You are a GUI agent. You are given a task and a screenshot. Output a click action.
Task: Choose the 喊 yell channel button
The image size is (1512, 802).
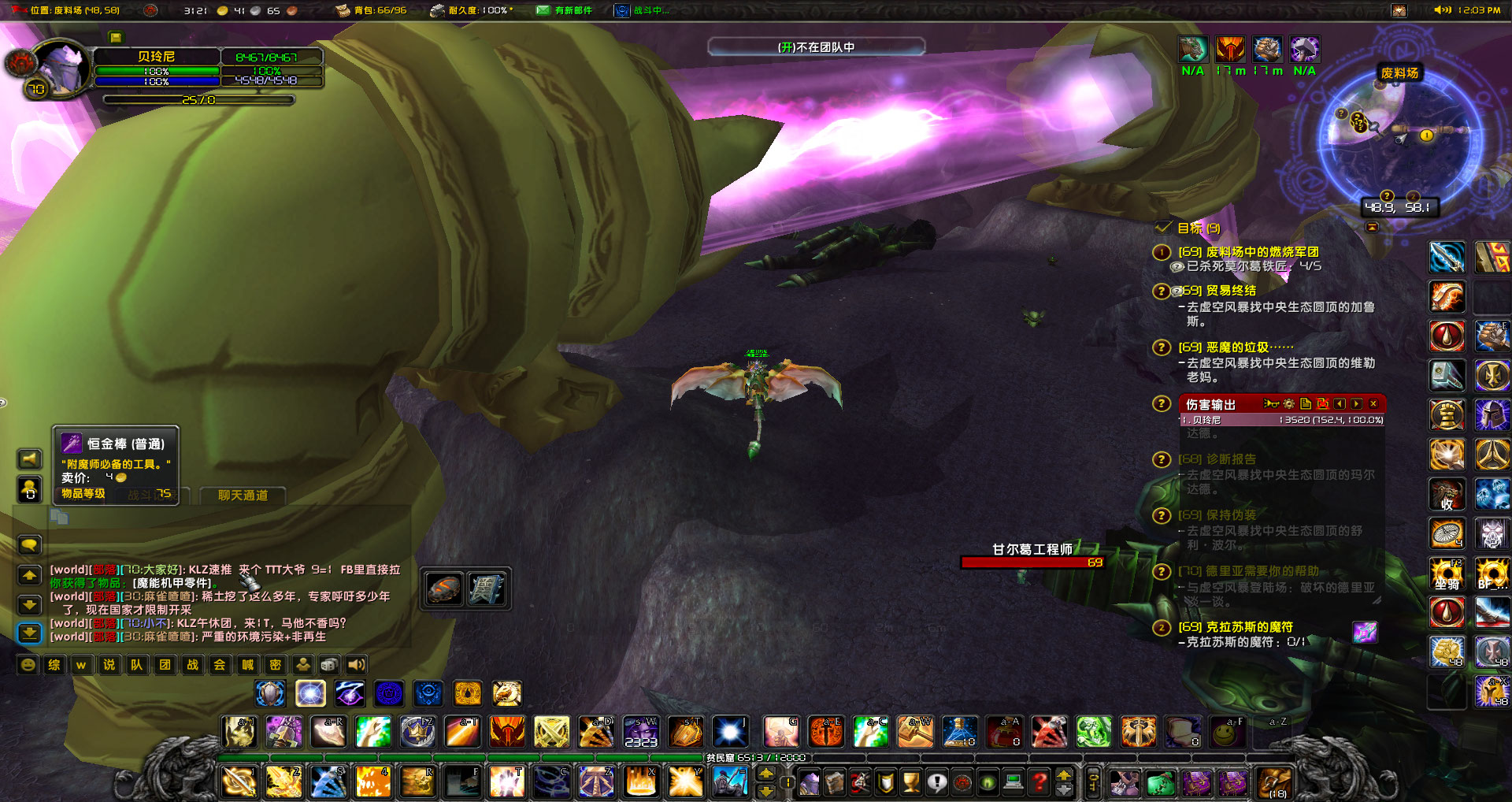(x=248, y=665)
